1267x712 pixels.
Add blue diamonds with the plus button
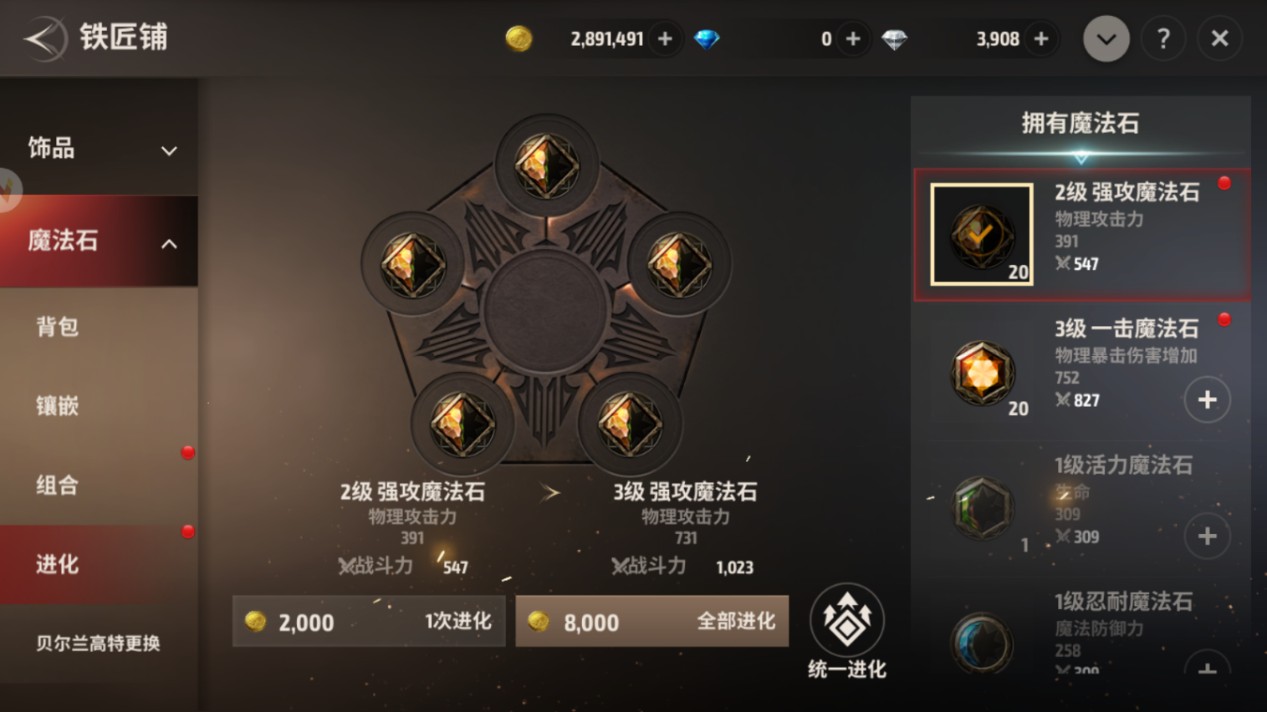coord(853,39)
